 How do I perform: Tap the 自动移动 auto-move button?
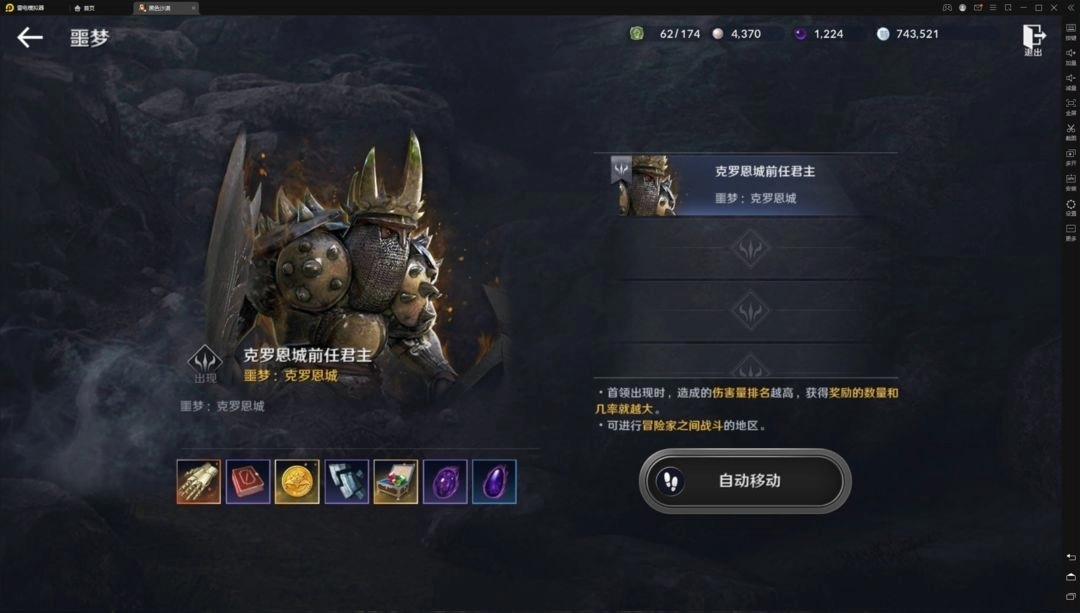[745, 481]
